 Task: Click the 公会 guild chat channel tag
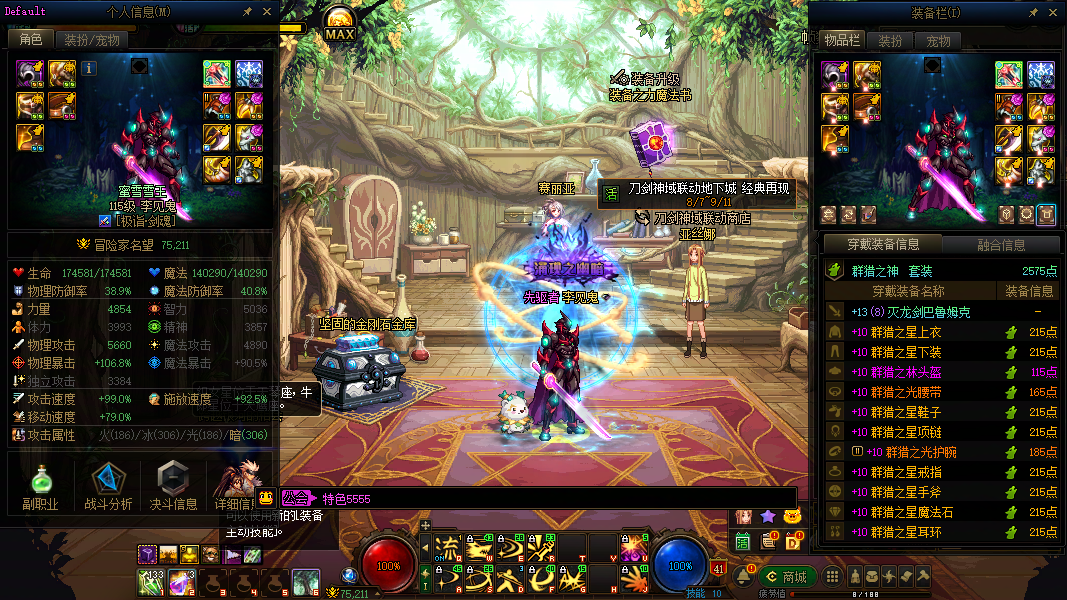point(296,498)
